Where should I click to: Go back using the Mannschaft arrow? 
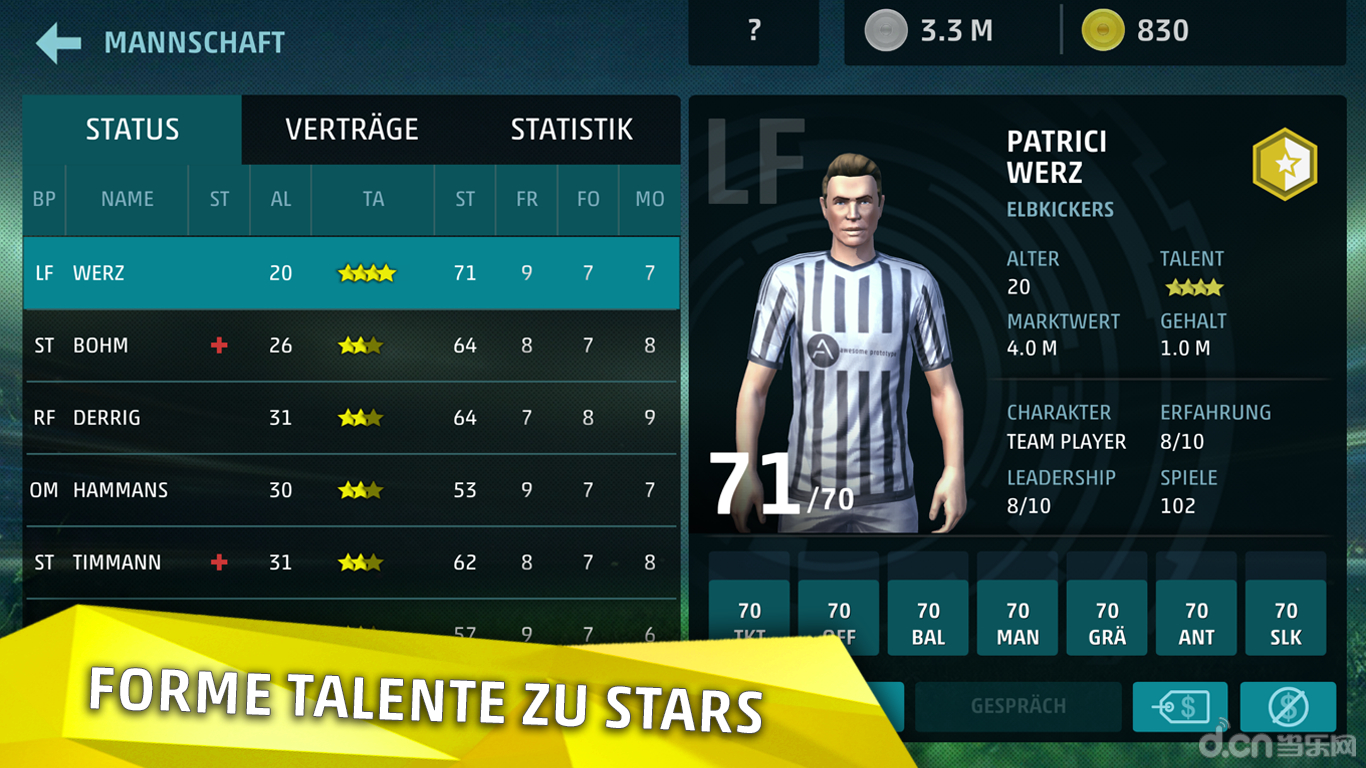click(x=58, y=43)
